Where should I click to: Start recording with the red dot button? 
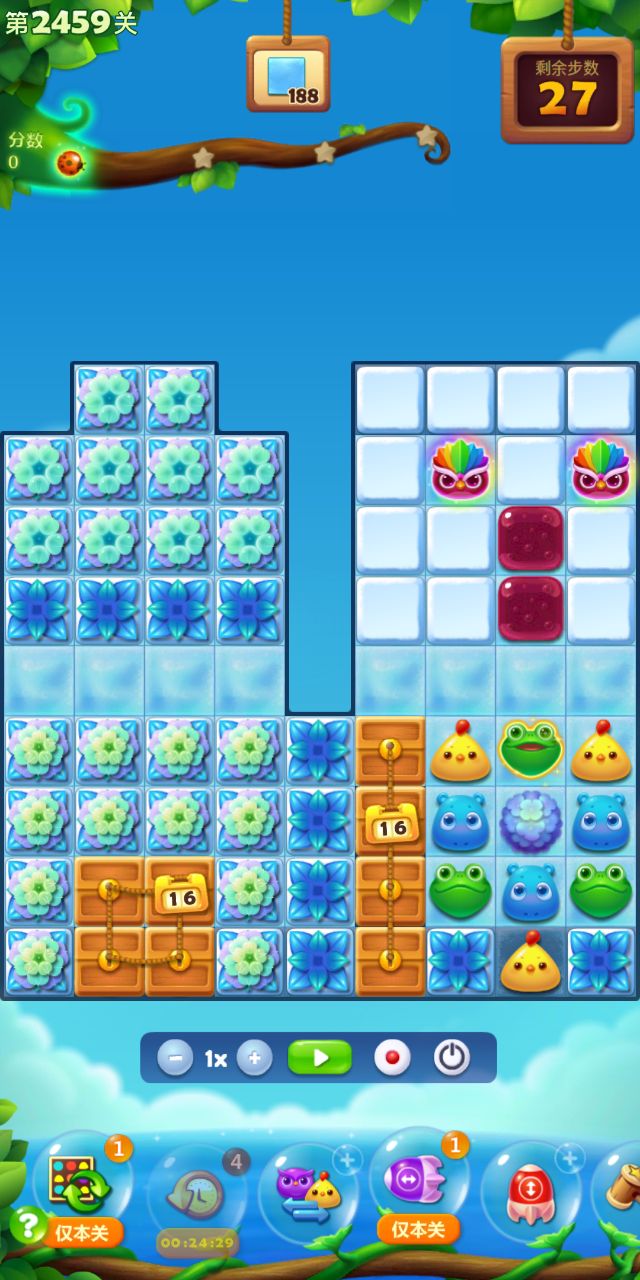click(391, 1058)
